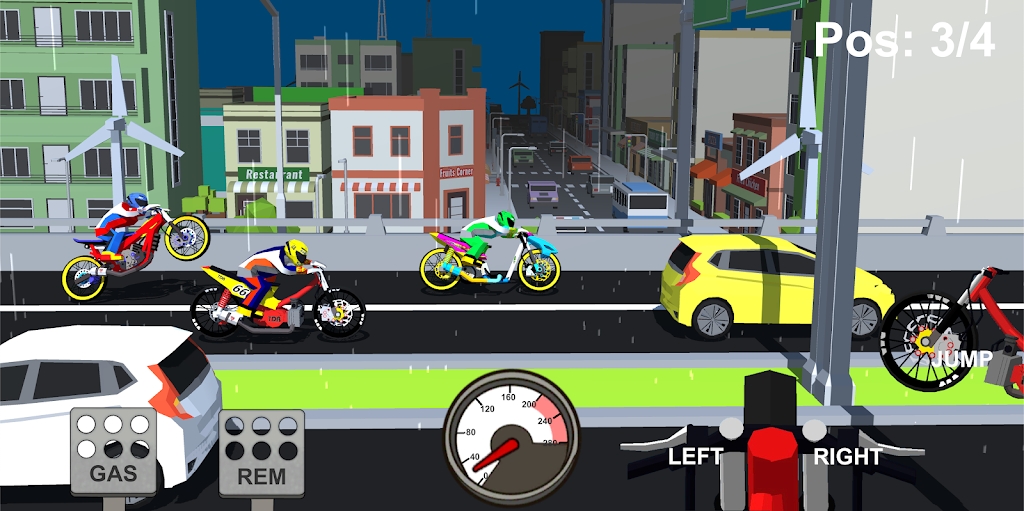Steer with the RIGHT handlebar control
The width and height of the screenshot is (1024, 511).
click(847, 456)
